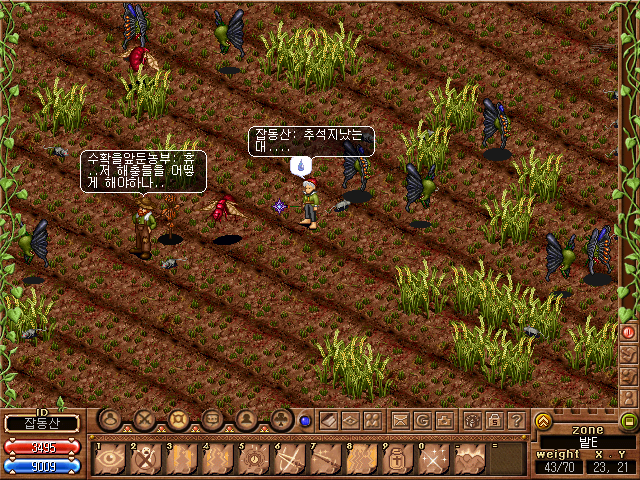Select the round speech-bubble chat button
Viewport: 640px width, 480px height.
click(x=213, y=420)
